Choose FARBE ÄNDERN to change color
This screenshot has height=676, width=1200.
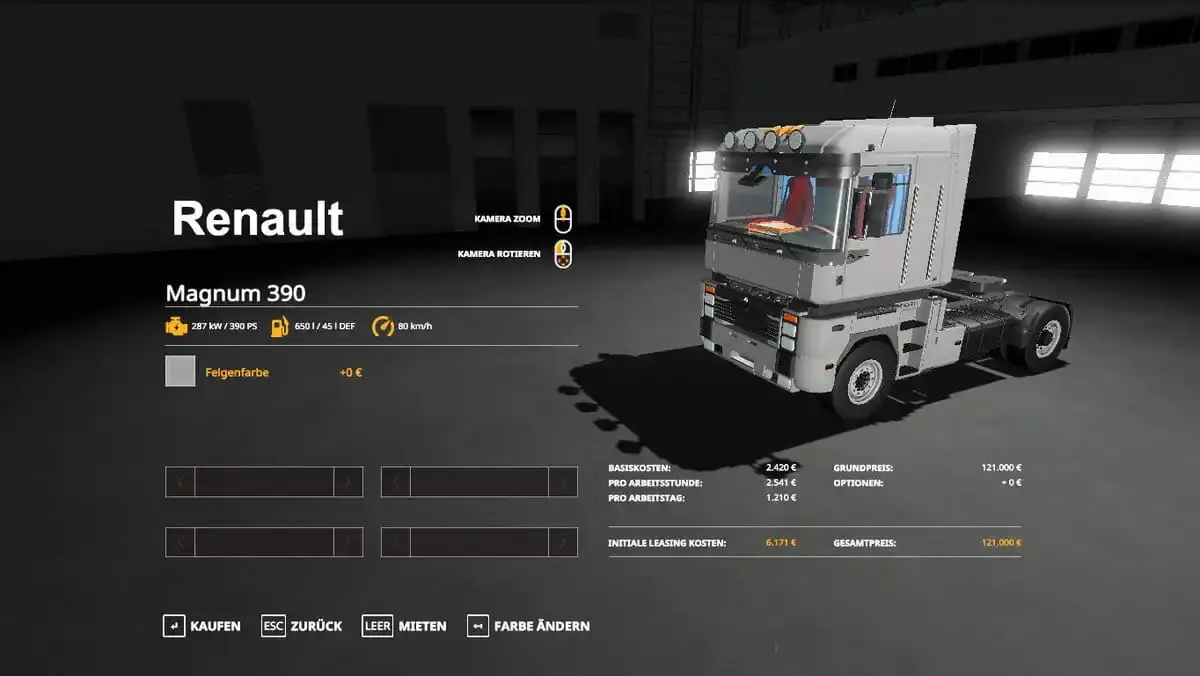pyautogui.click(x=529, y=626)
